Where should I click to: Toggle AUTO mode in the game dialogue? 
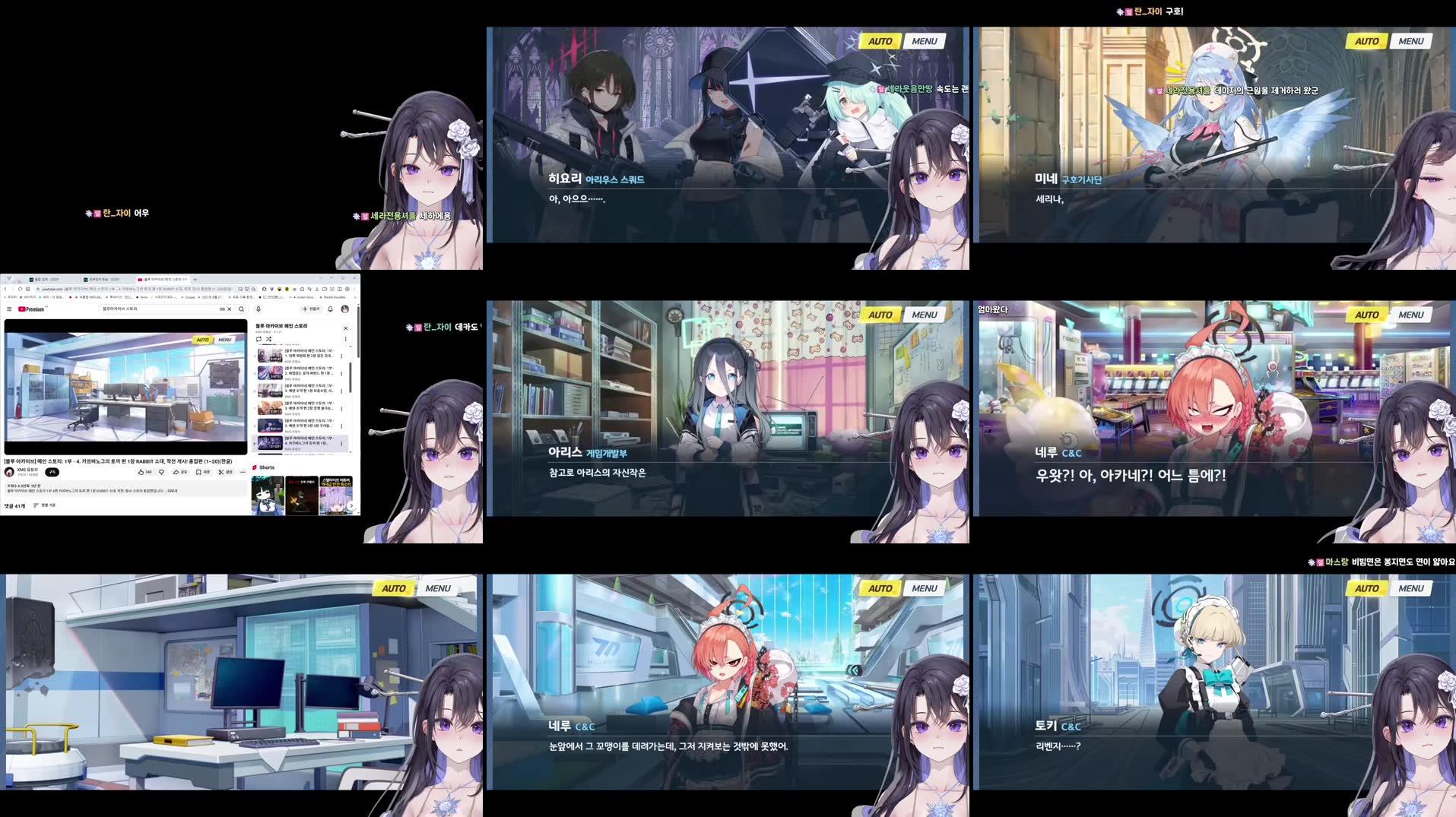[x=880, y=40]
